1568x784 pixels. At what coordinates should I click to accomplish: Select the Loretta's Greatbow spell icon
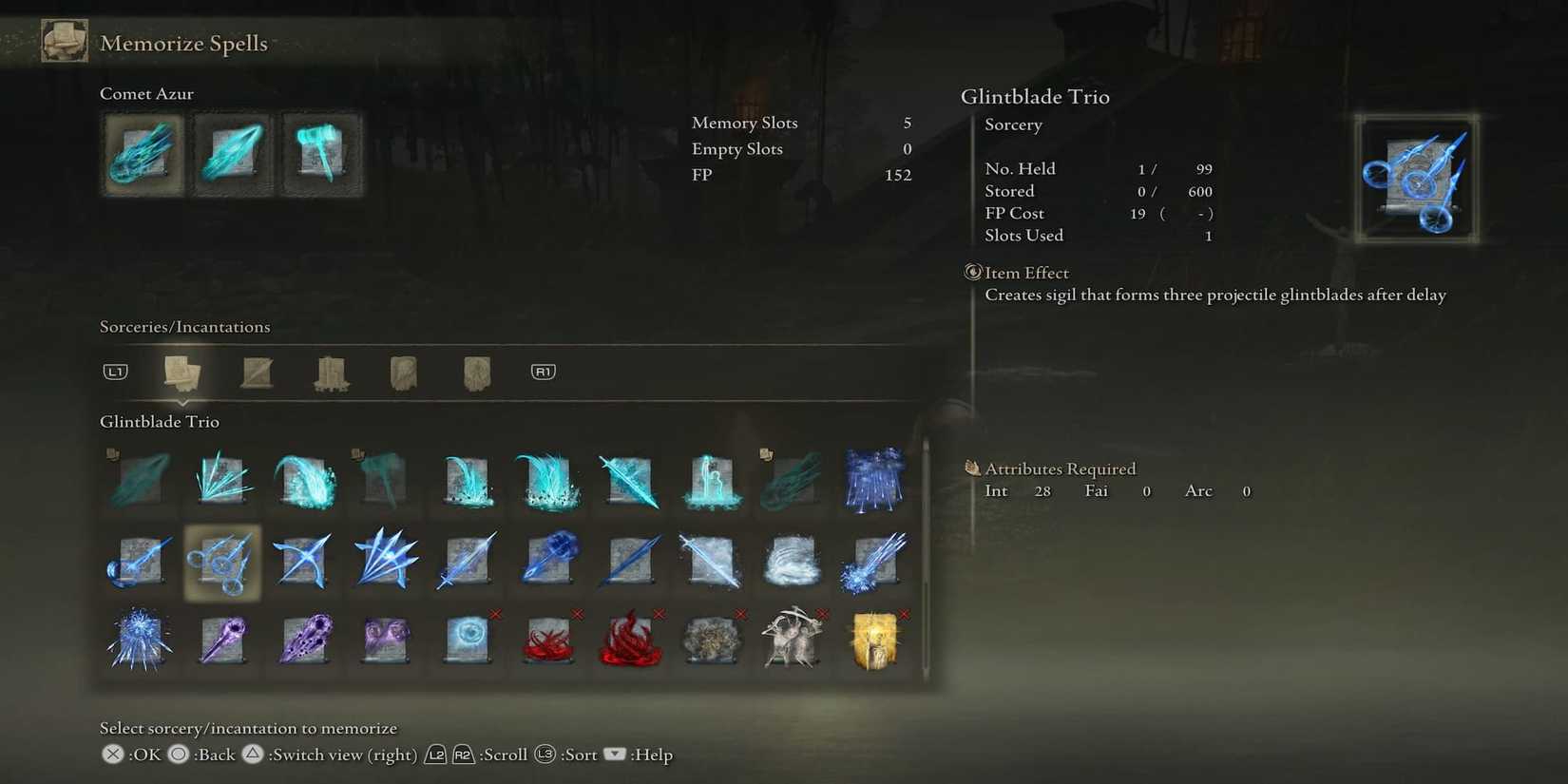click(x=302, y=561)
